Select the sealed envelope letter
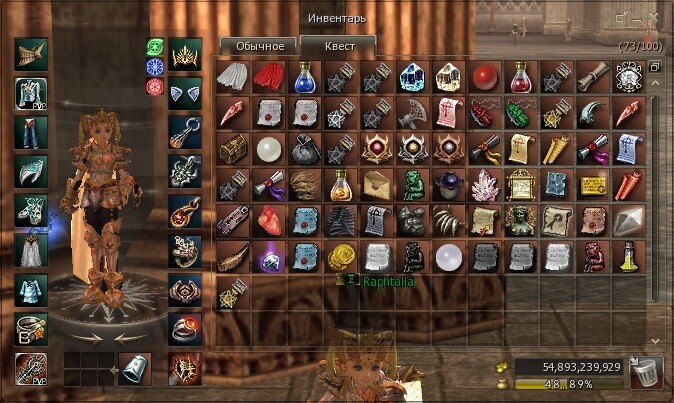Image resolution: width=674 pixels, height=403 pixels. (378, 185)
